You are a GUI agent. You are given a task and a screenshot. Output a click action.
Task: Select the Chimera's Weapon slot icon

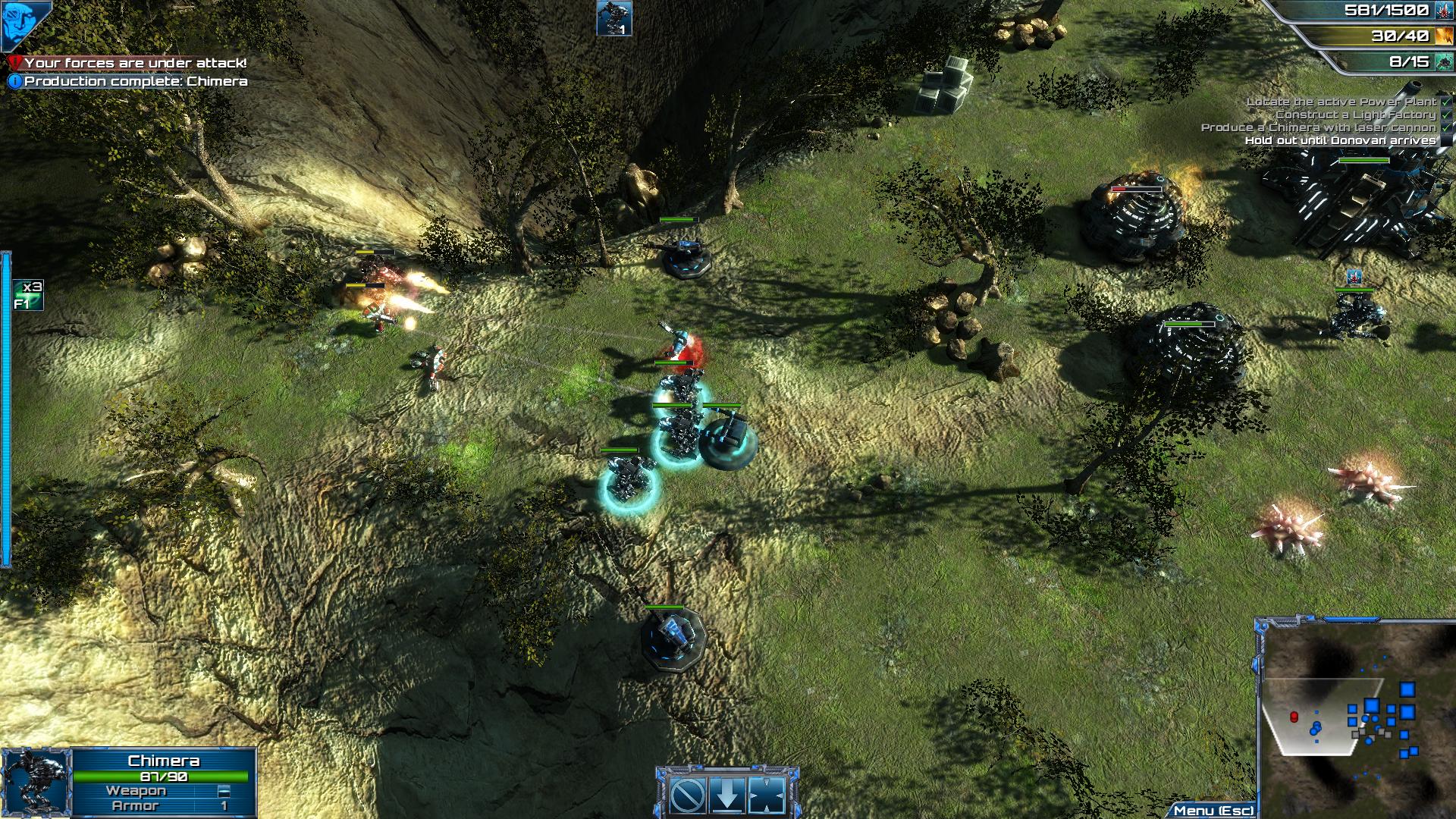click(x=224, y=791)
